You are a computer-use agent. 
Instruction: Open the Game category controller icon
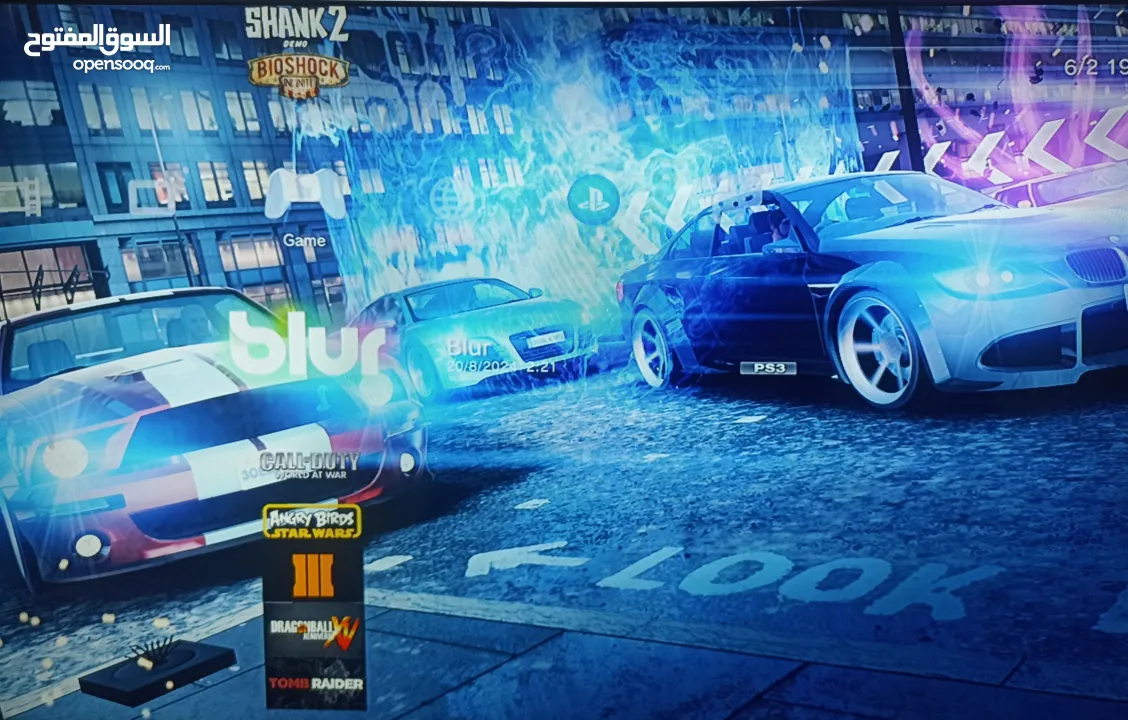[x=304, y=193]
